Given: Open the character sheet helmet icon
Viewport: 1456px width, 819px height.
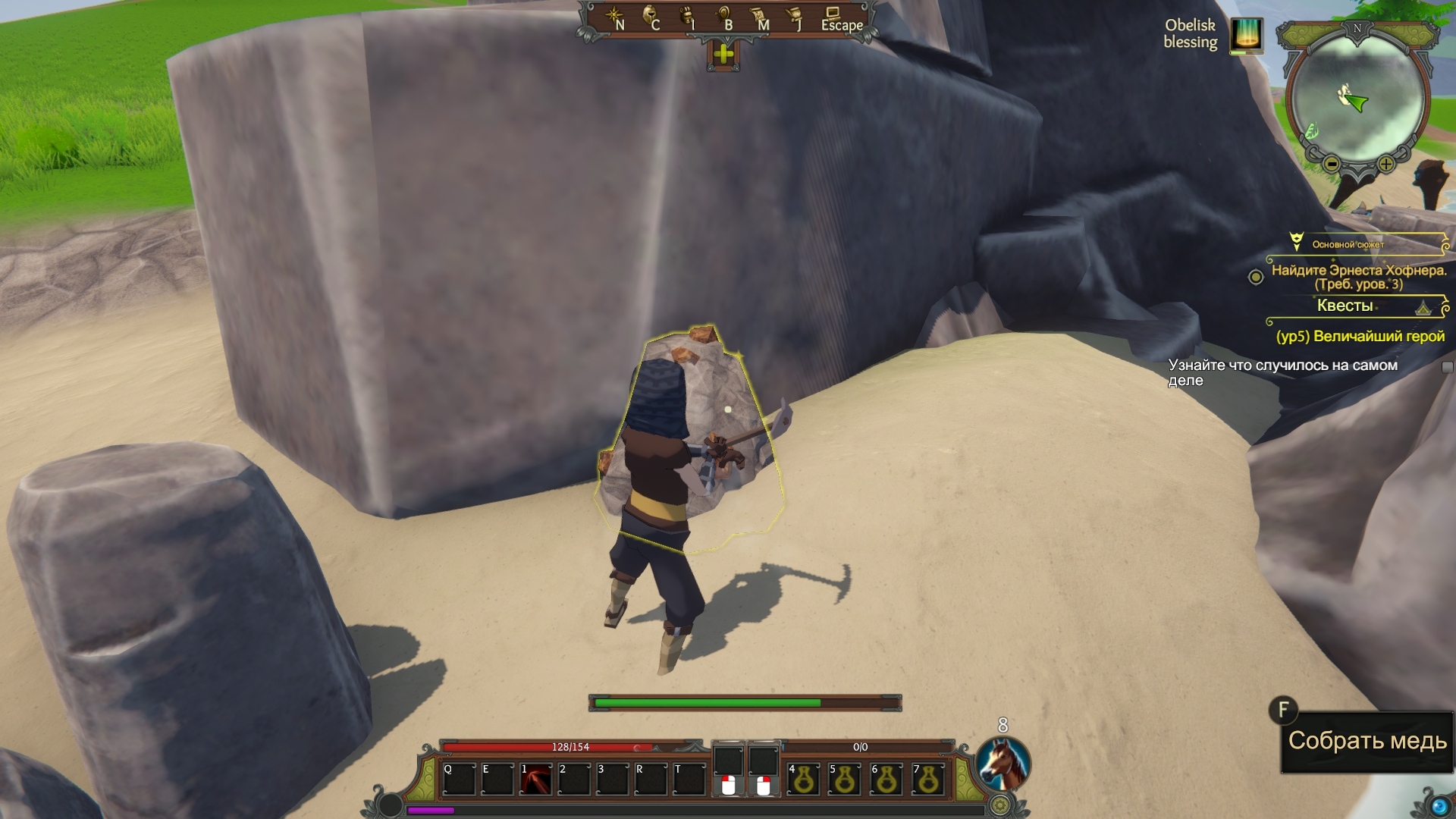Looking at the screenshot, I should click(x=650, y=17).
